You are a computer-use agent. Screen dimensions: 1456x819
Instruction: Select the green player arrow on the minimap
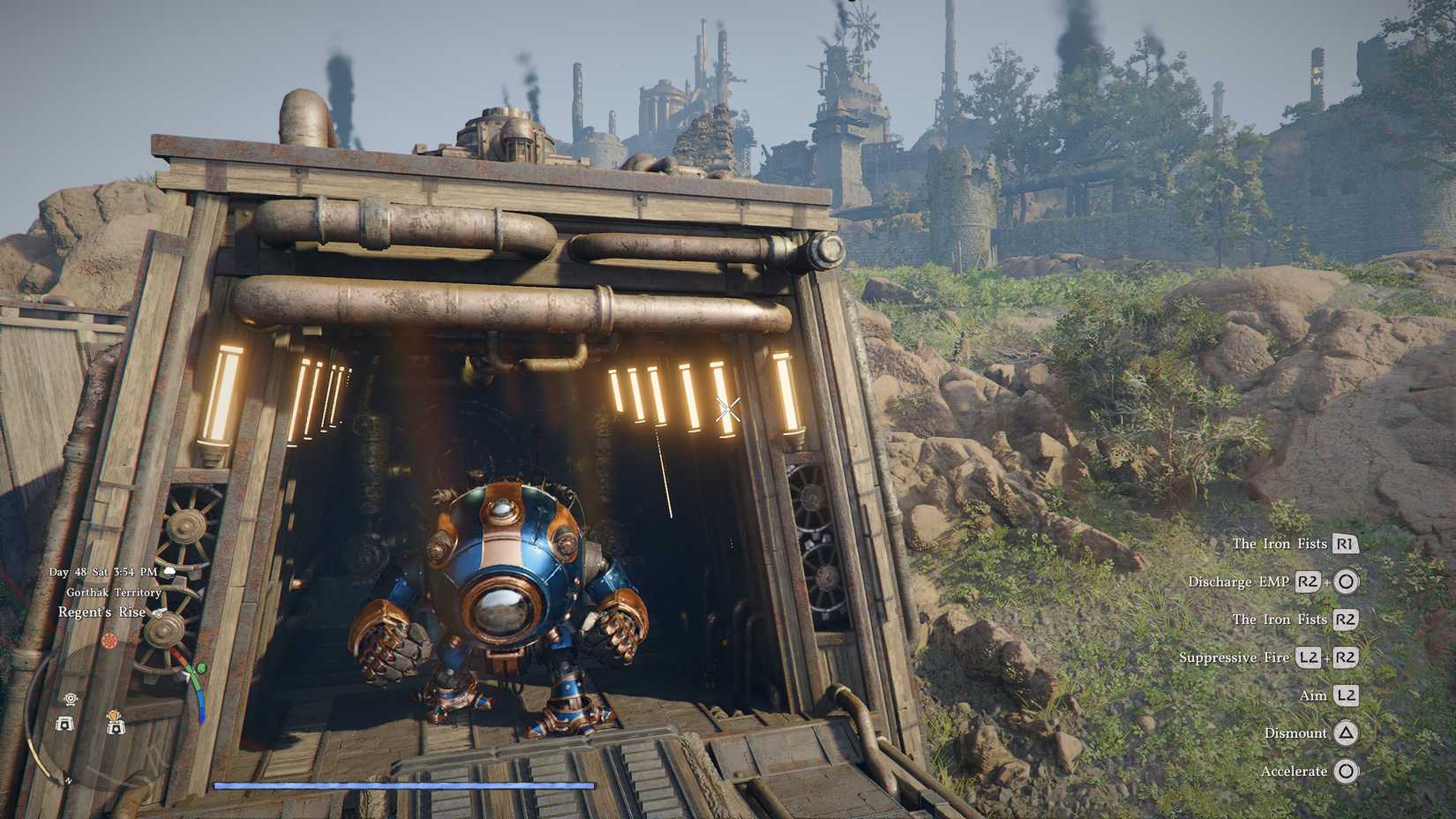[200, 667]
